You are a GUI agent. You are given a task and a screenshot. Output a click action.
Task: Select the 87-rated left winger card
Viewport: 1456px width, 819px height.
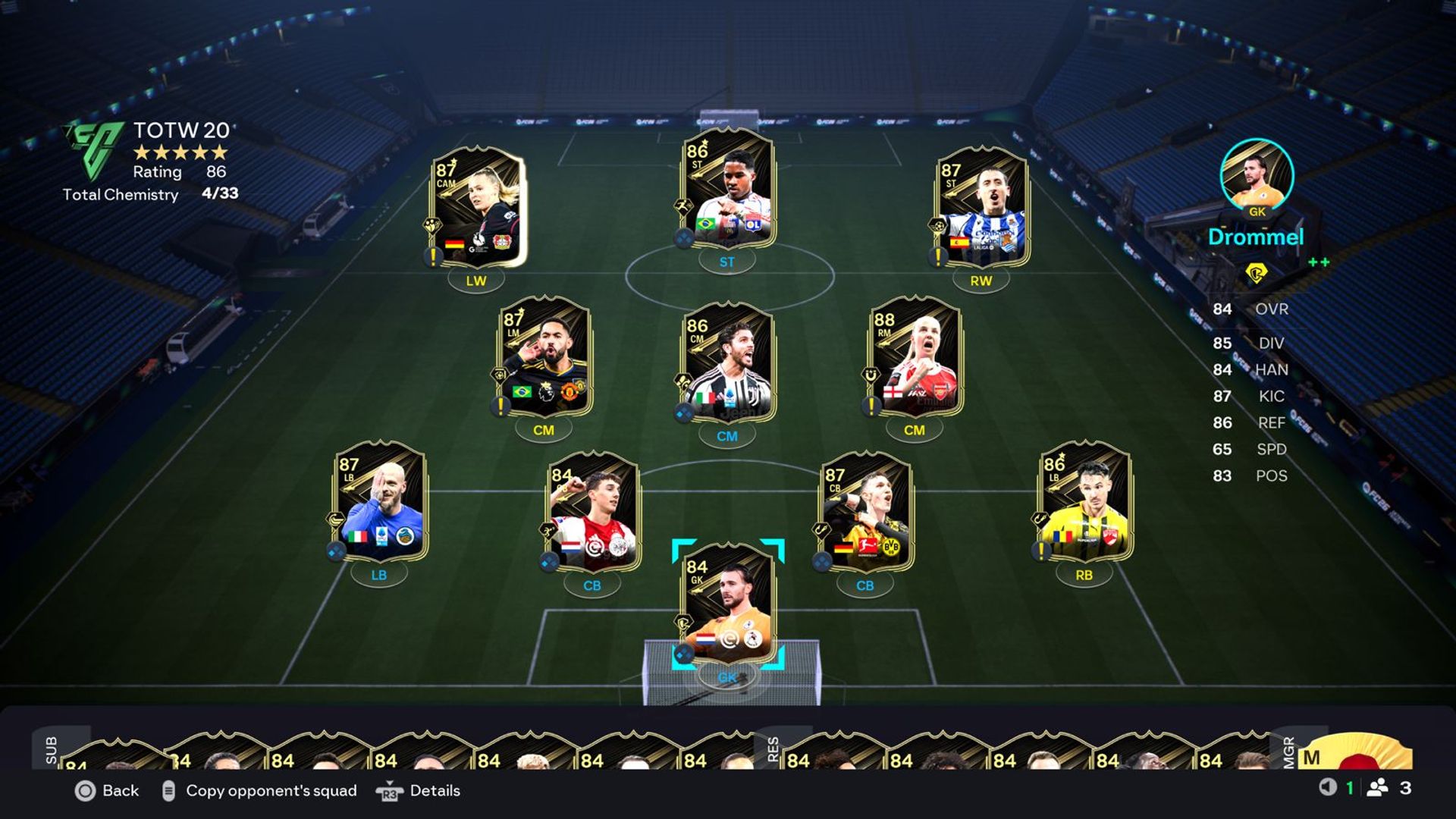(x=476, y=207)
